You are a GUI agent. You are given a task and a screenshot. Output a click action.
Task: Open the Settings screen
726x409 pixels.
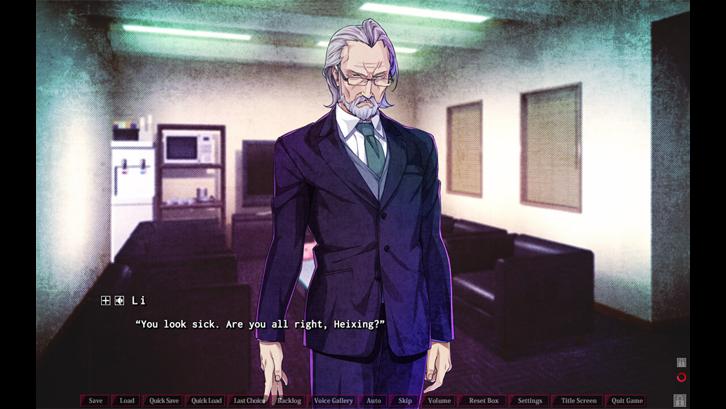click(530, 401)
